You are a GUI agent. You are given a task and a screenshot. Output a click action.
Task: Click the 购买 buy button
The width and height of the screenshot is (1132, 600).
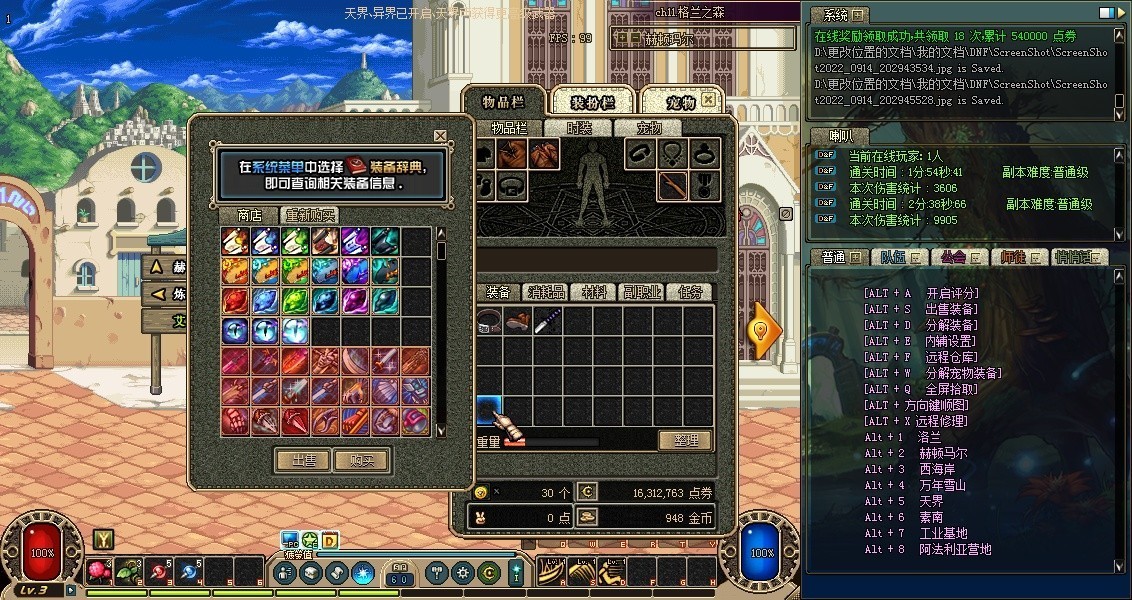pyautogui.click(x=361, y=460)
